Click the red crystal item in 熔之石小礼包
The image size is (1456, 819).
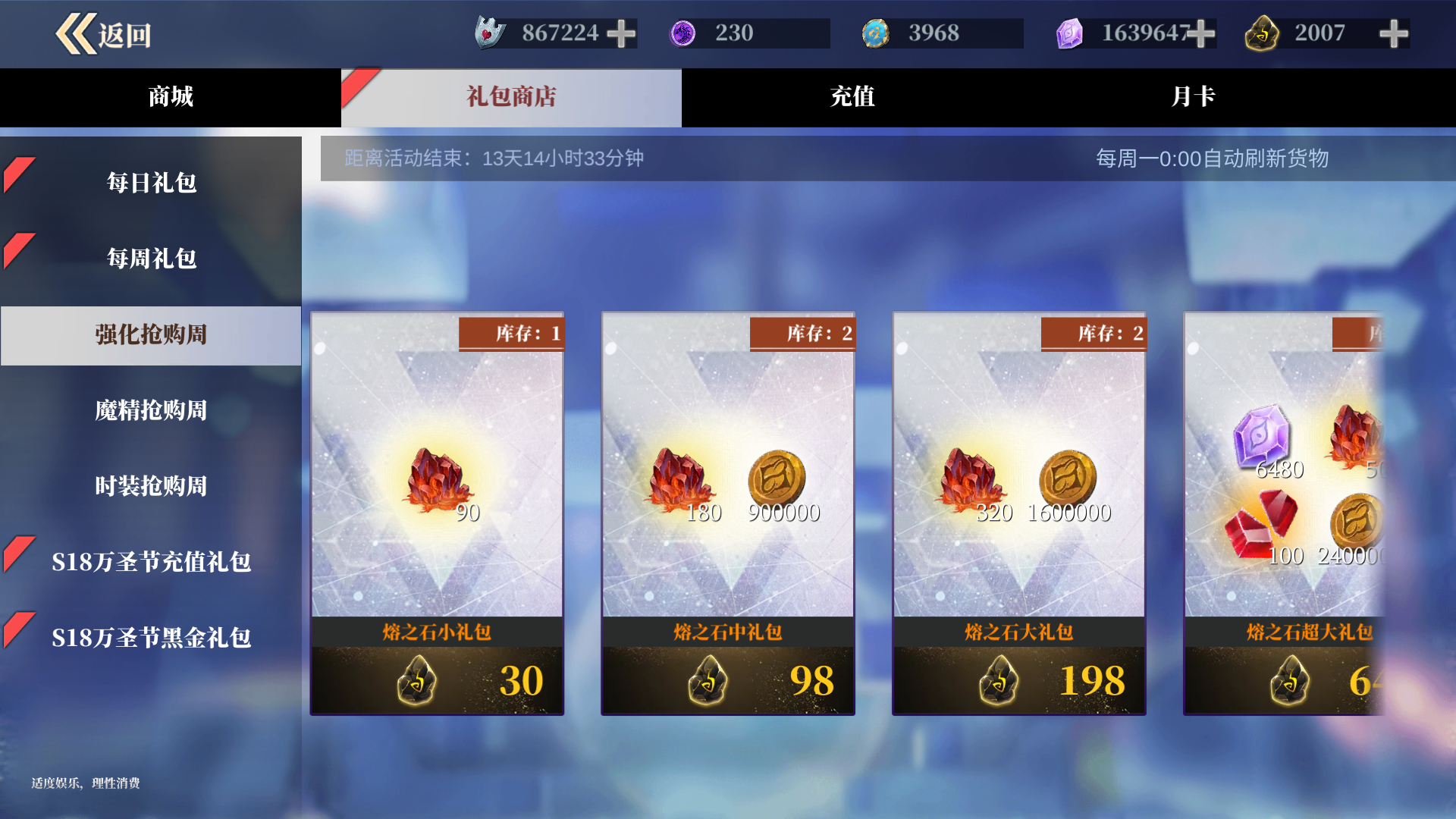(x=436, y=478)
